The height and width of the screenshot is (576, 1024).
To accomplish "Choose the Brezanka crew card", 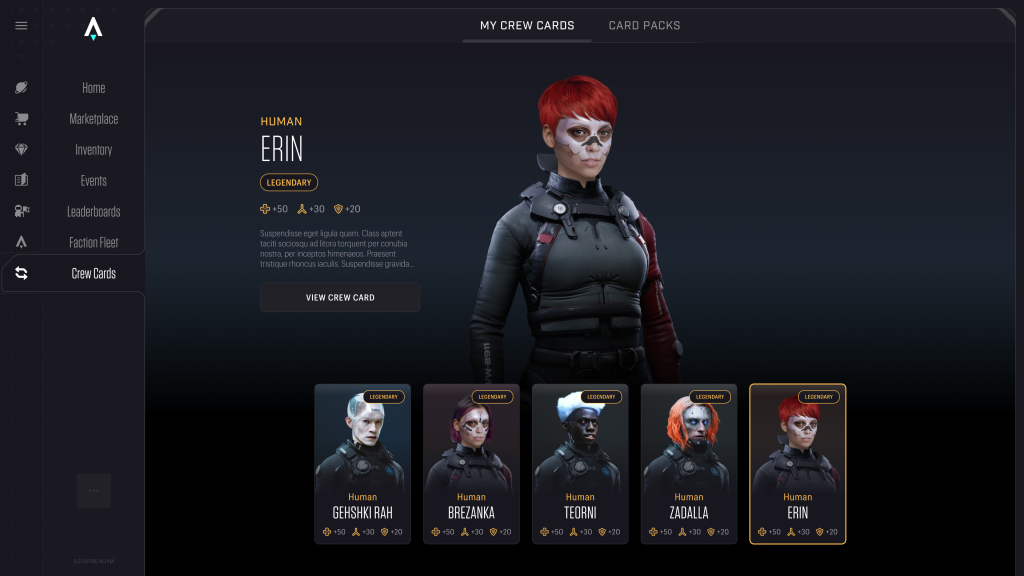I will pyautogui.click(x=471, y=464).
